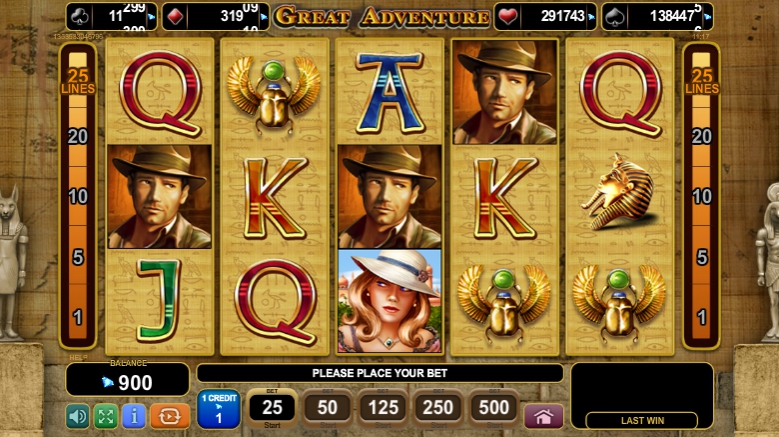Toggle the sound speaker button

point(77,416)
